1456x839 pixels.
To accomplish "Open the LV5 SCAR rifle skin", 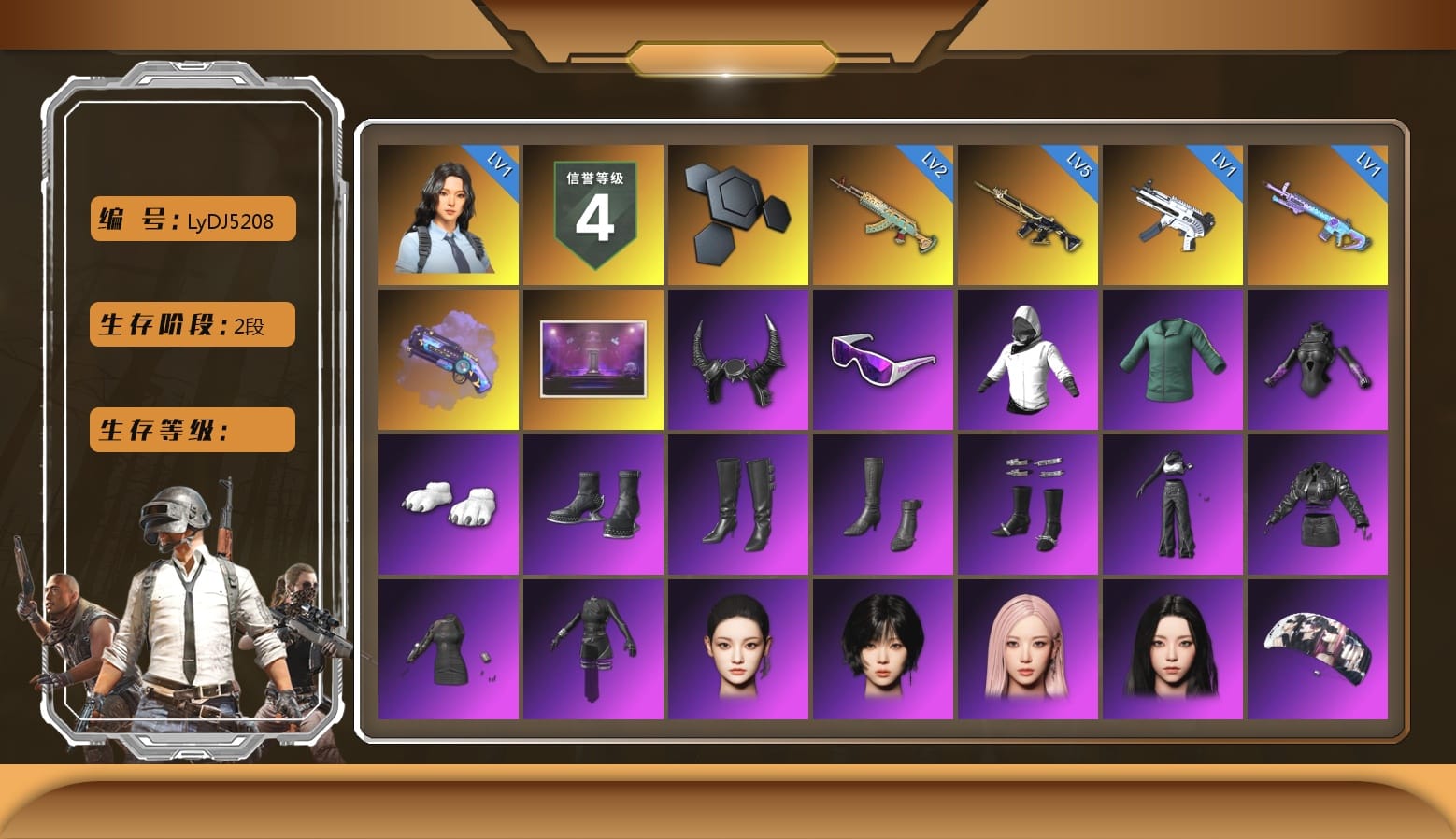I will coord(1028,215).
